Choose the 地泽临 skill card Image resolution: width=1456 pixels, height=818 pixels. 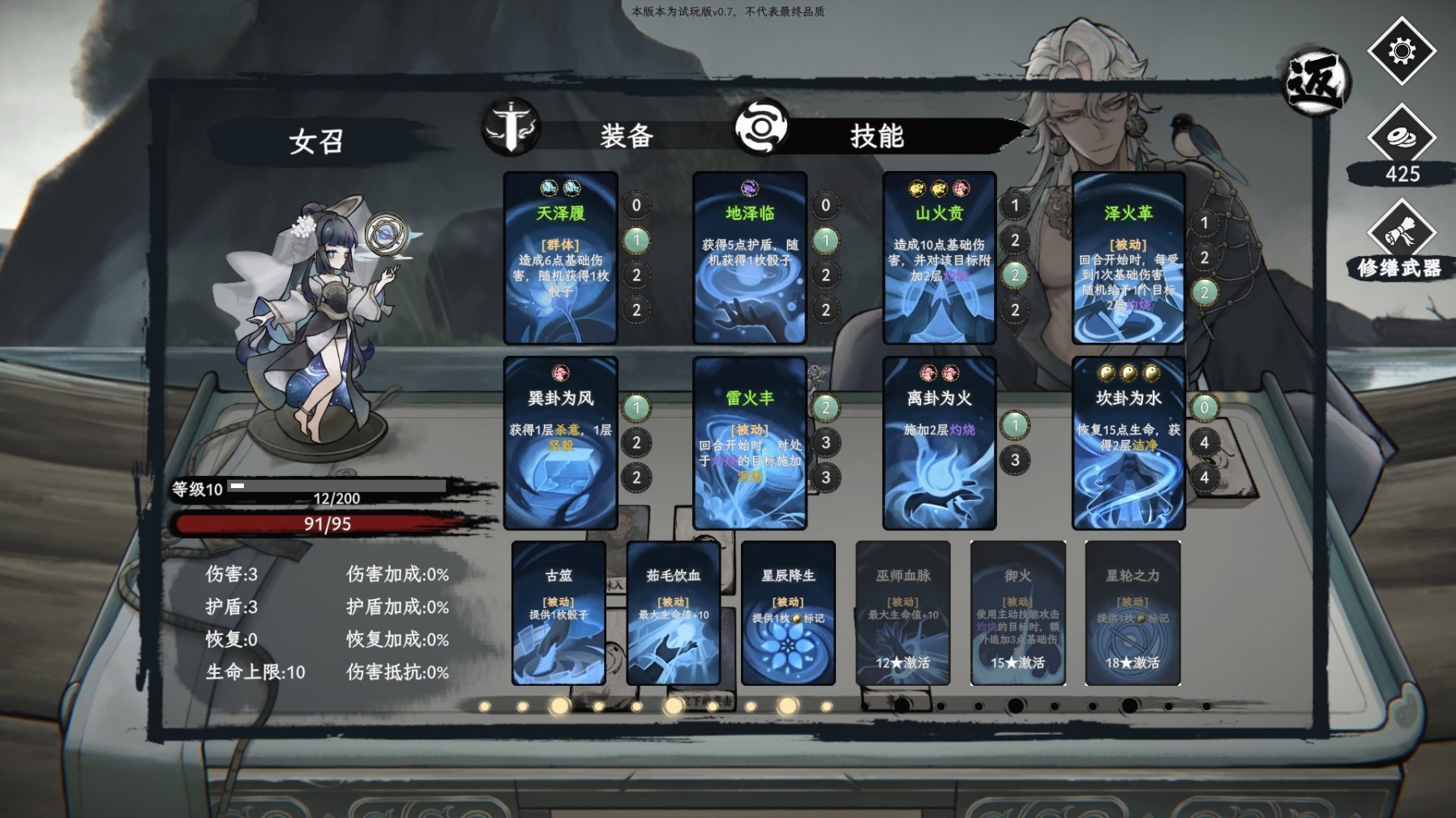click(749, 258)
